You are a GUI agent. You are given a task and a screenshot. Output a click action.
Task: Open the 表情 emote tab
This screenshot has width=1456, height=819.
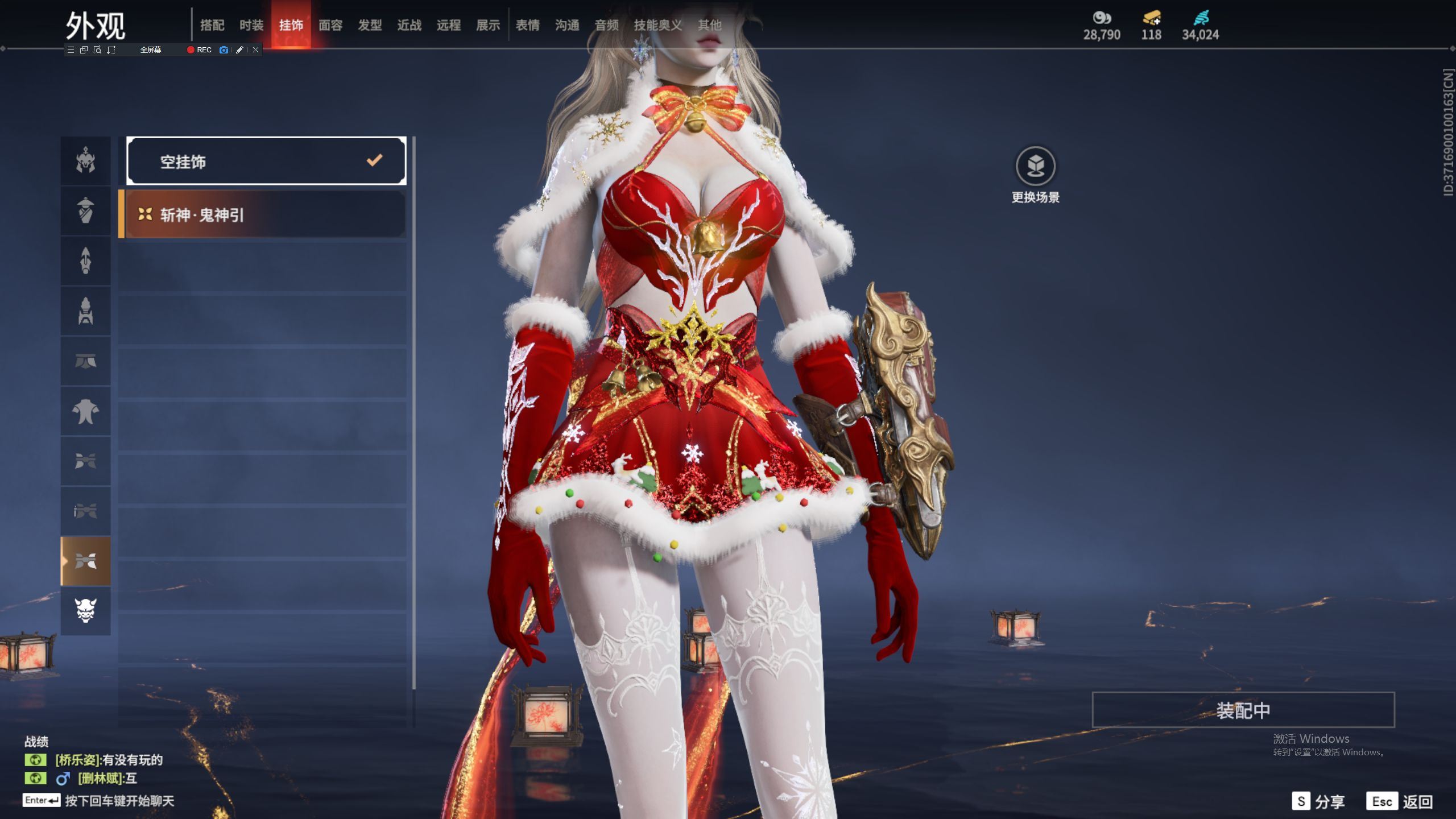pos(528,25)
